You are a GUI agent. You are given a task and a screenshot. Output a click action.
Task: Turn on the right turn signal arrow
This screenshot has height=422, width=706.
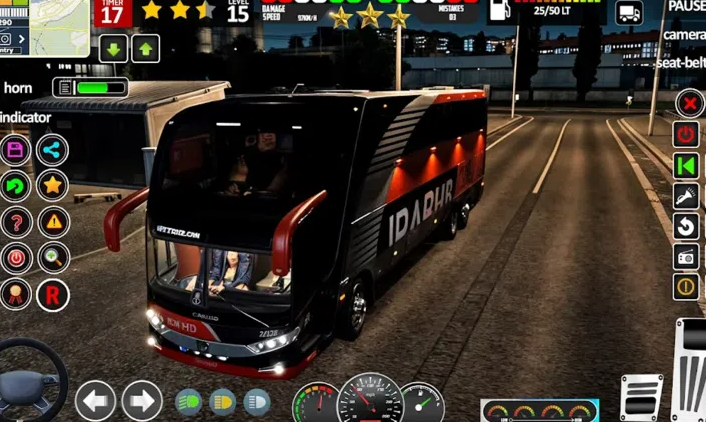[142, 401]
